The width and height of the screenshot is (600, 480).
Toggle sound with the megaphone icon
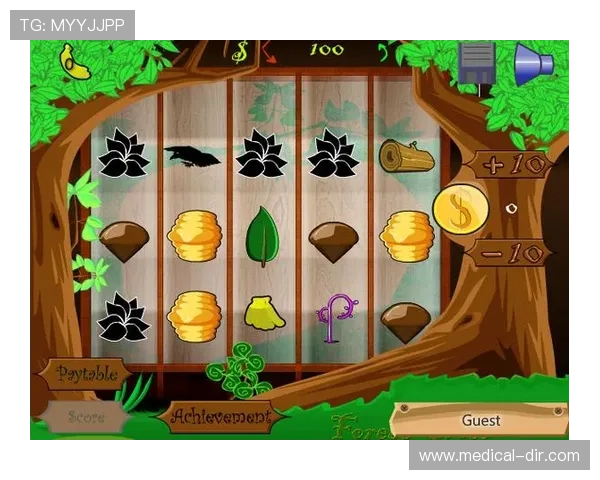[x=533, y=62]
